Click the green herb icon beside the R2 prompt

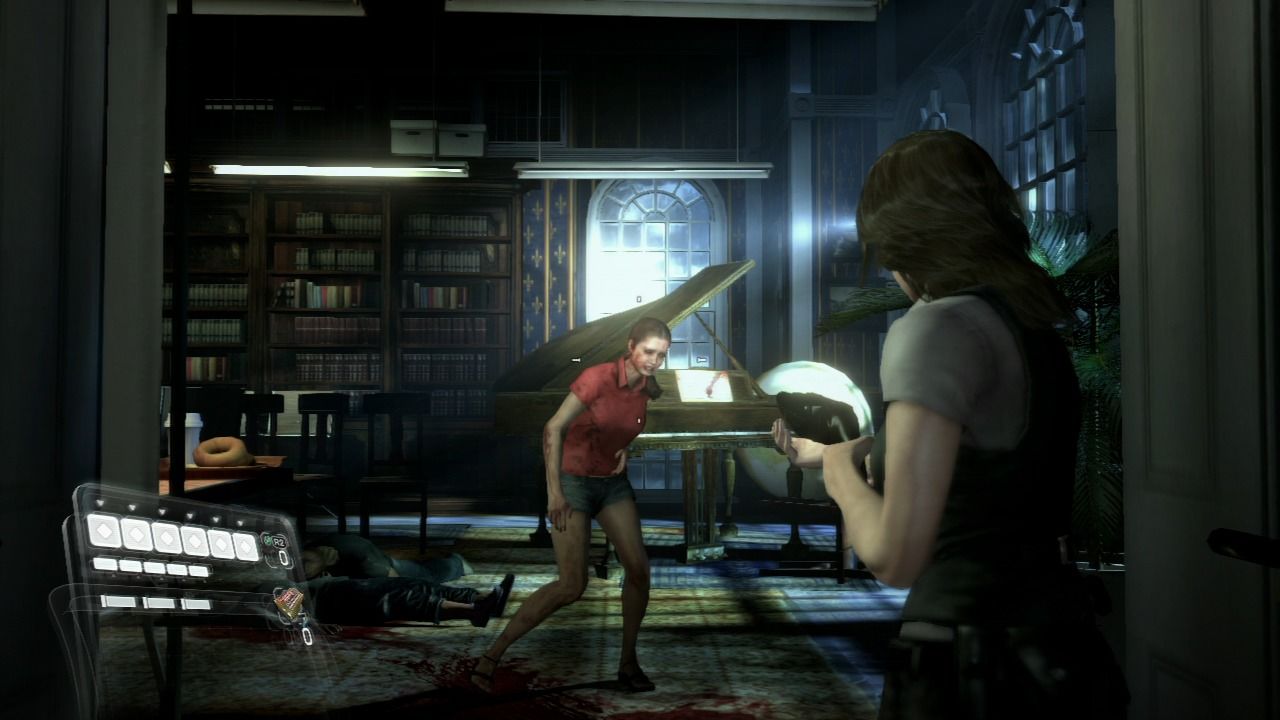click(x=268, y=538)
